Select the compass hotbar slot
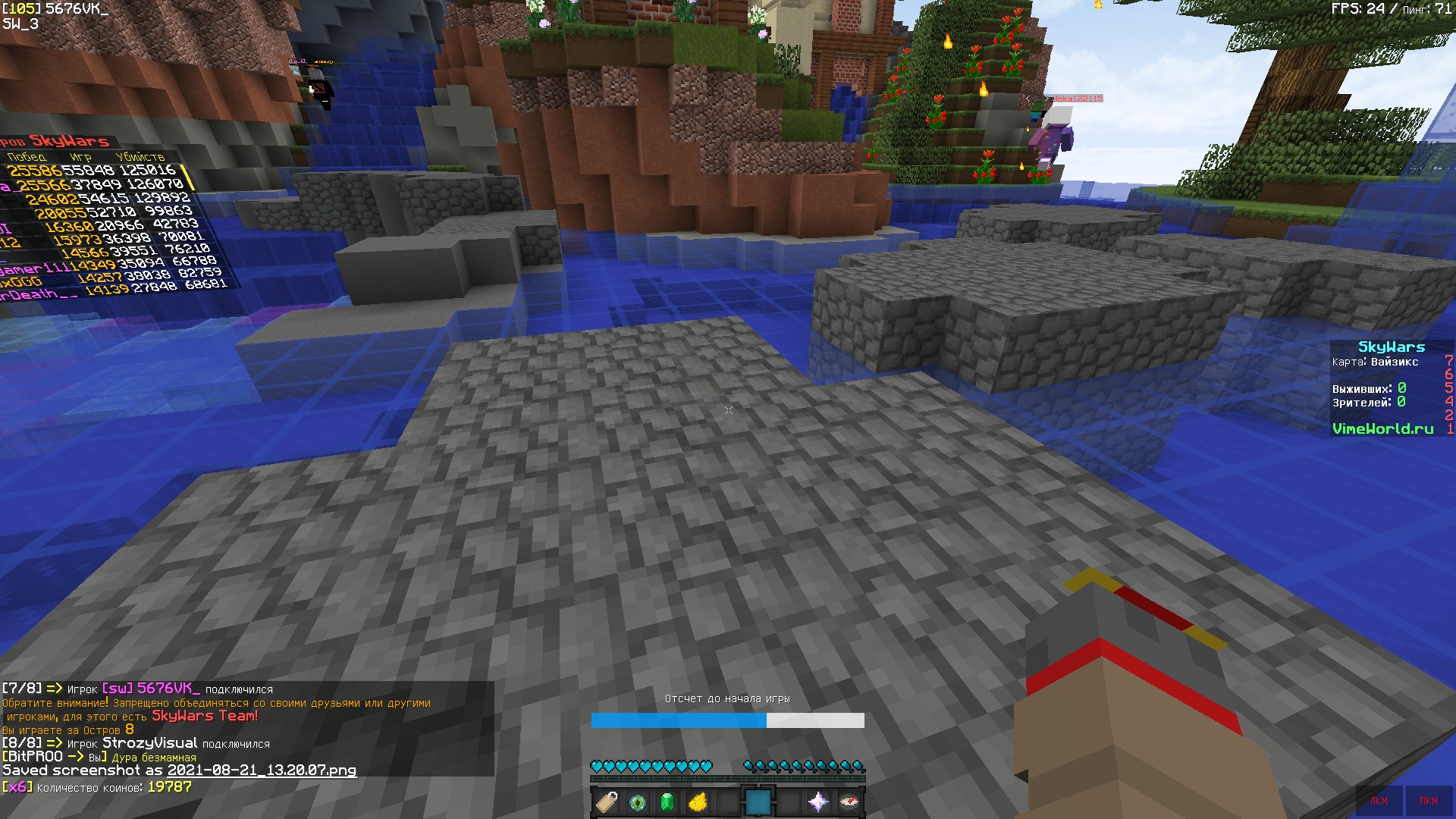Screen dimensions: 1456x819 (x=849, y=802)
